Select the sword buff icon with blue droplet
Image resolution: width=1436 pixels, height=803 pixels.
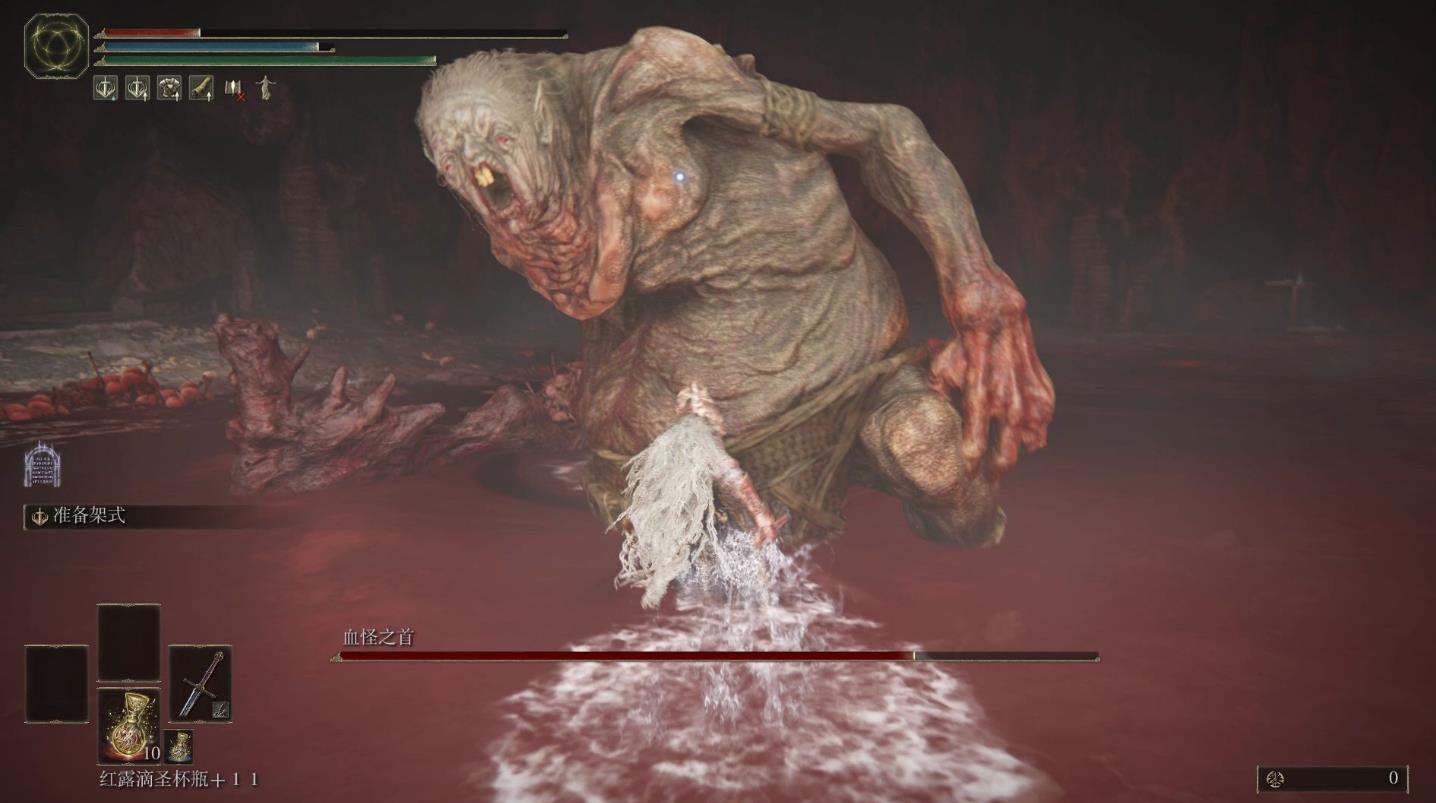click(105, 88)
